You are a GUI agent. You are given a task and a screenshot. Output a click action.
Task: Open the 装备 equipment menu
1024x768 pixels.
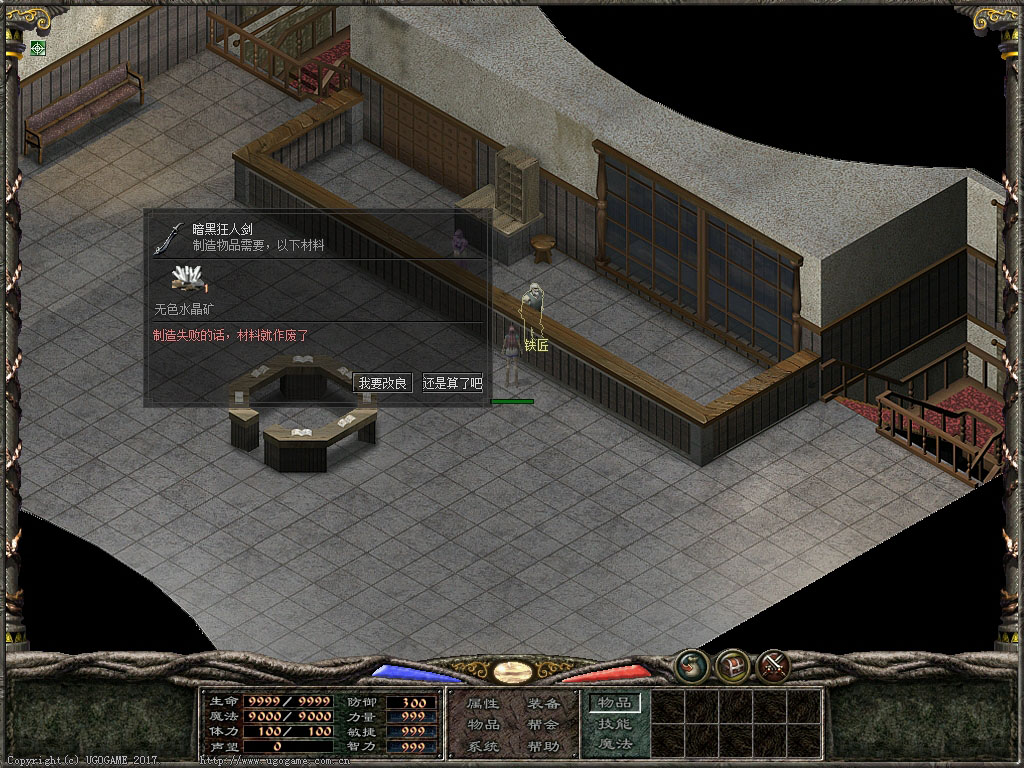[543, 704]
